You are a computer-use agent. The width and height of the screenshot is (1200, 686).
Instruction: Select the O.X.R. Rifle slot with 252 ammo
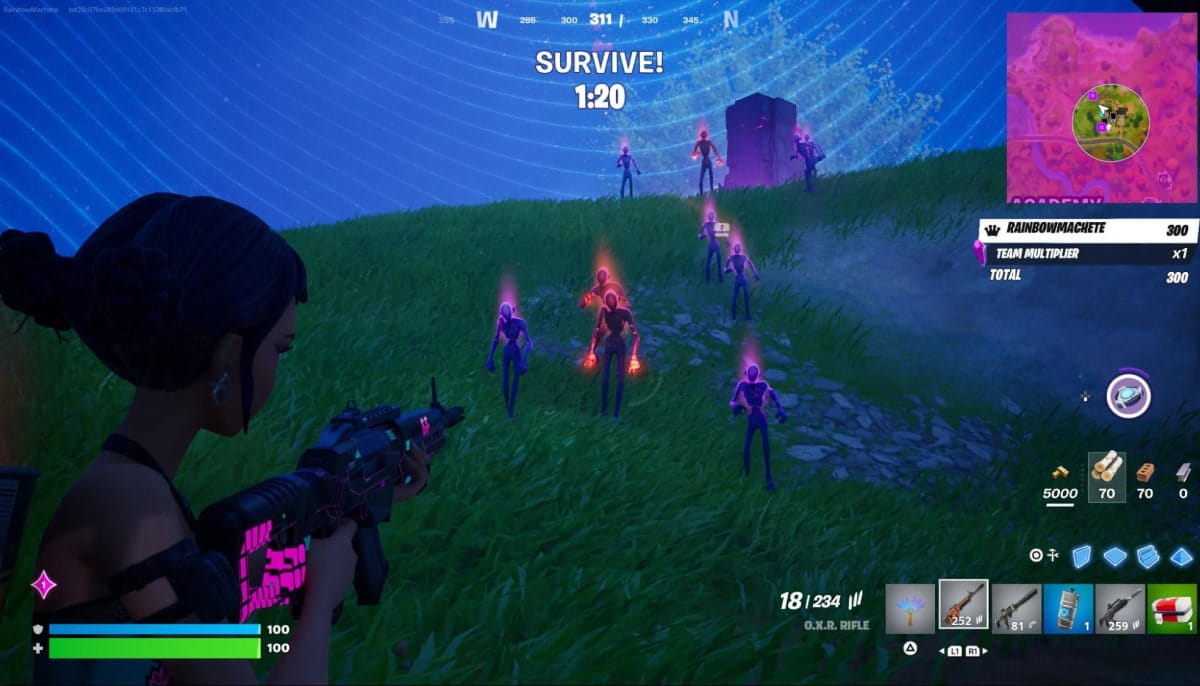click(x=963, y=606)
